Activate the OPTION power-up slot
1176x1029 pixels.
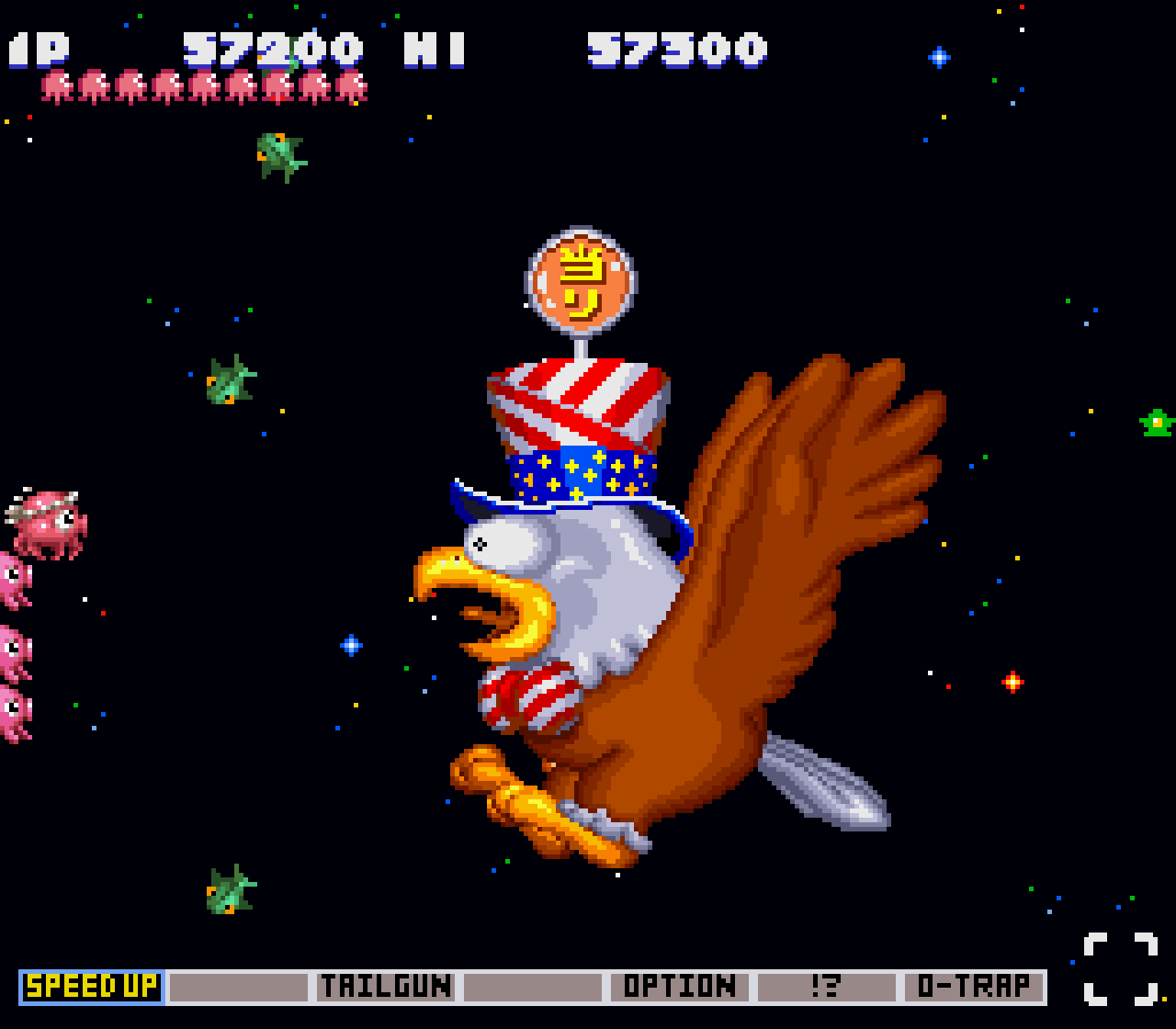coord(680,987)
